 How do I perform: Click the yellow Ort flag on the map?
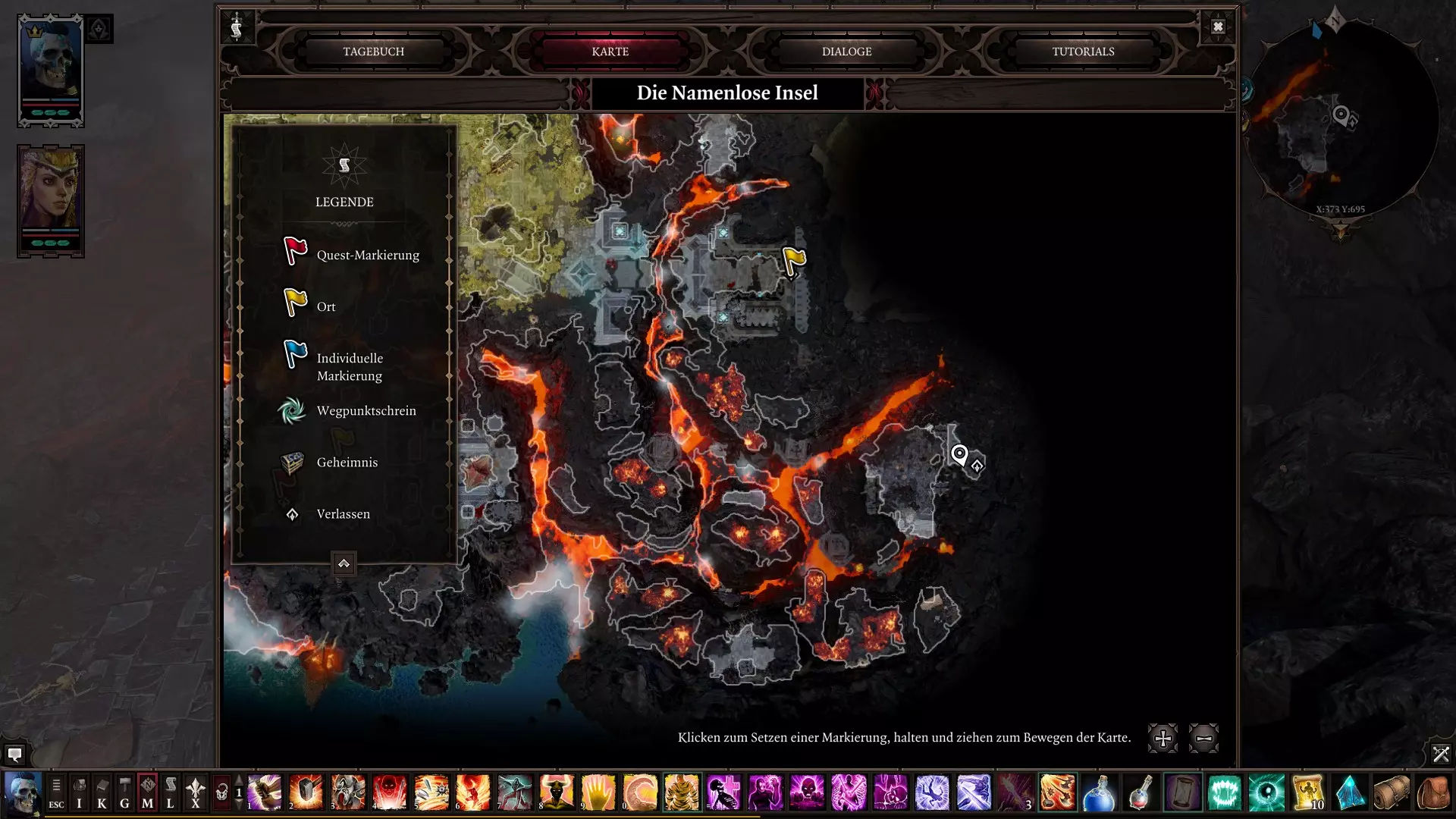[x=793, y=262]
